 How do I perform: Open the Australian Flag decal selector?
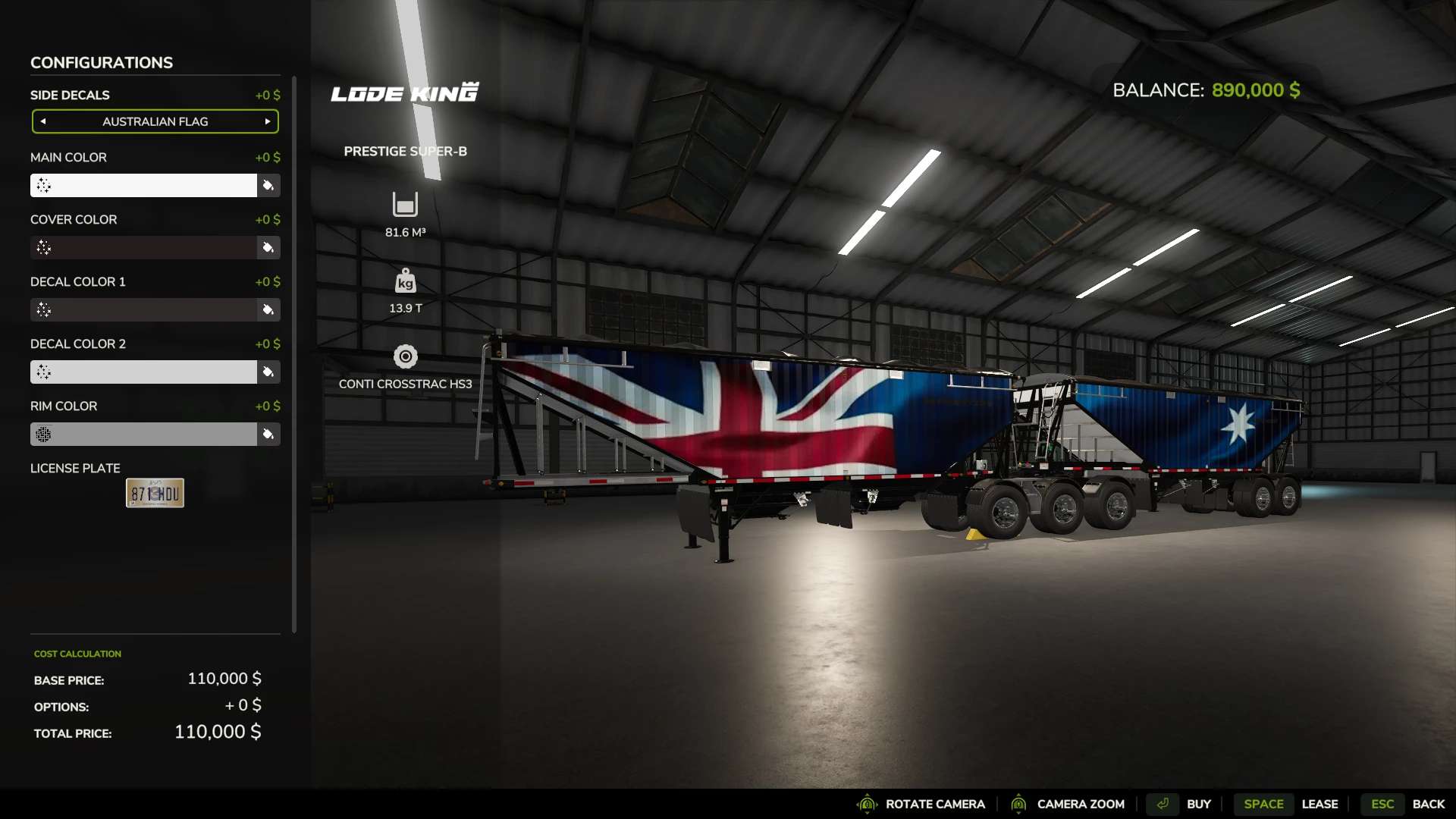pos(155,121)
